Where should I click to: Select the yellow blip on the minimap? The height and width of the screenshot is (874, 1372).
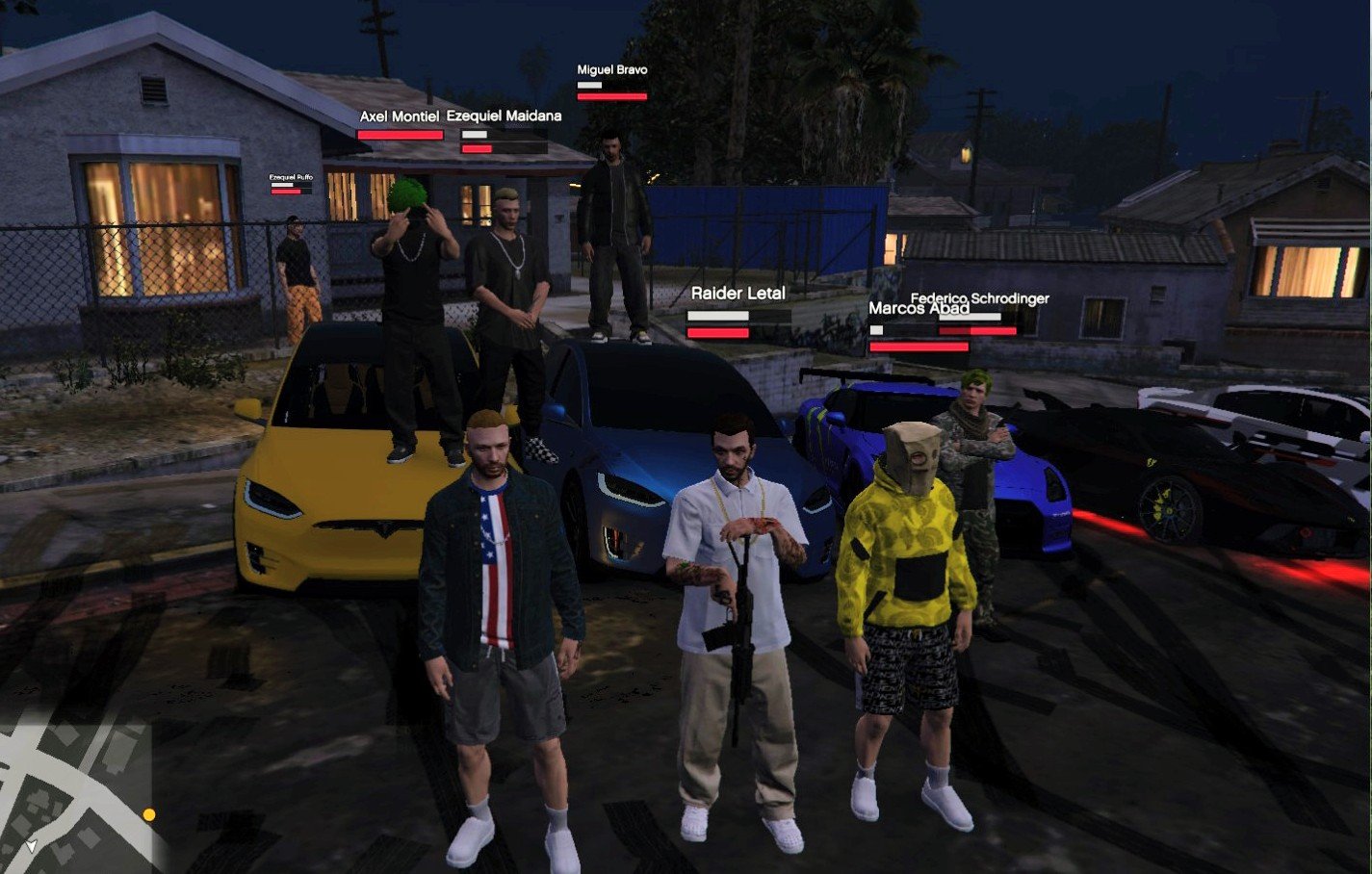pos(149,815)
